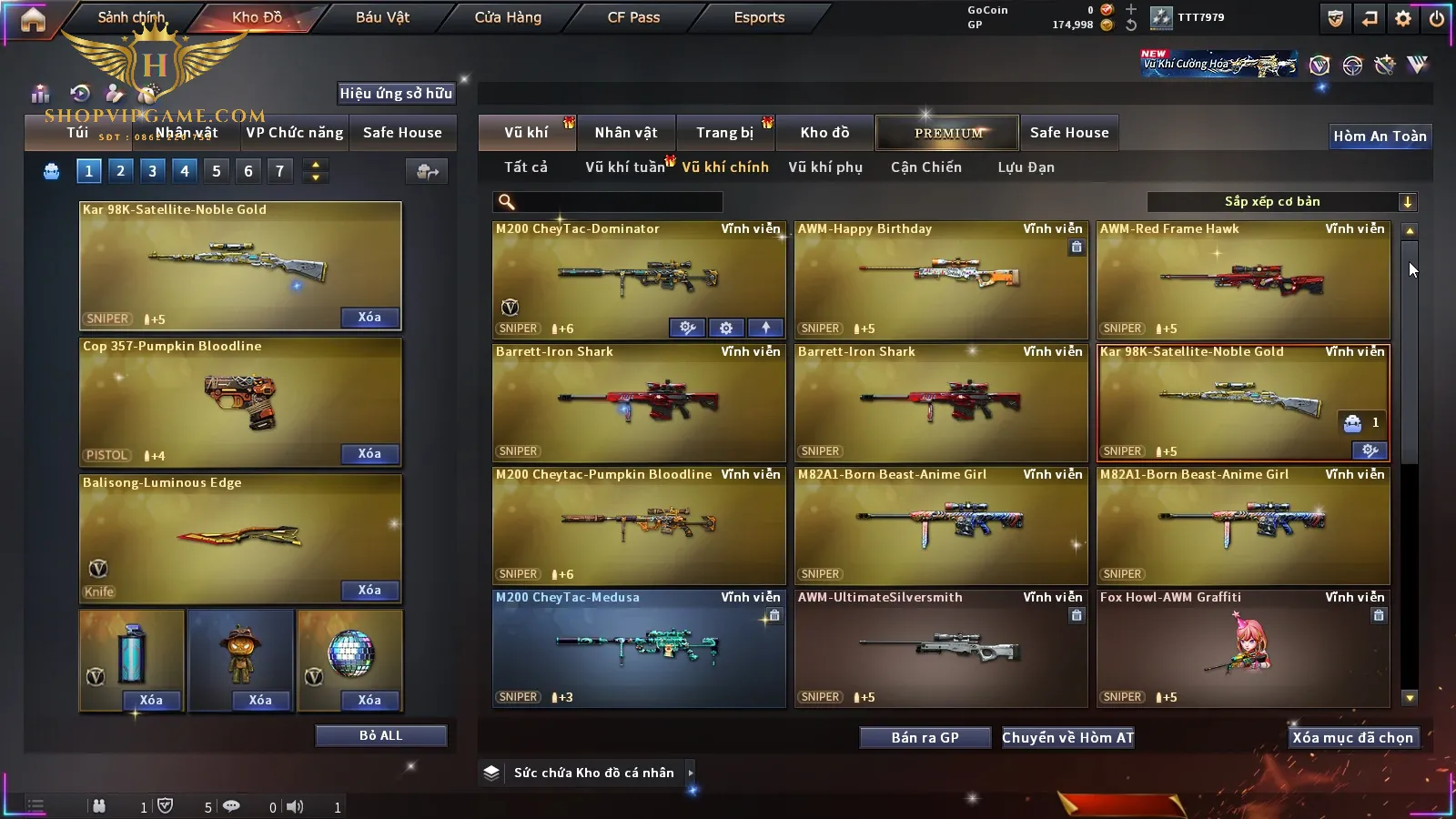Image resolution: width=1456 pixels, height=819 pixels.
Task: Open the CF Pass menu
Action: click(x=633, y=17)
